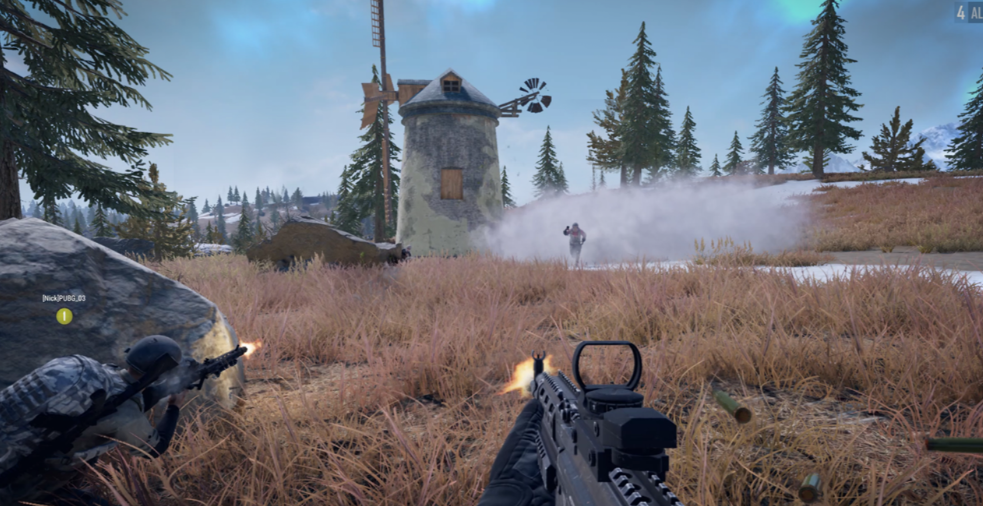Select the [Nick]PUBG_03 teammate name tag

pyautogui.click(x=64, y=298)
